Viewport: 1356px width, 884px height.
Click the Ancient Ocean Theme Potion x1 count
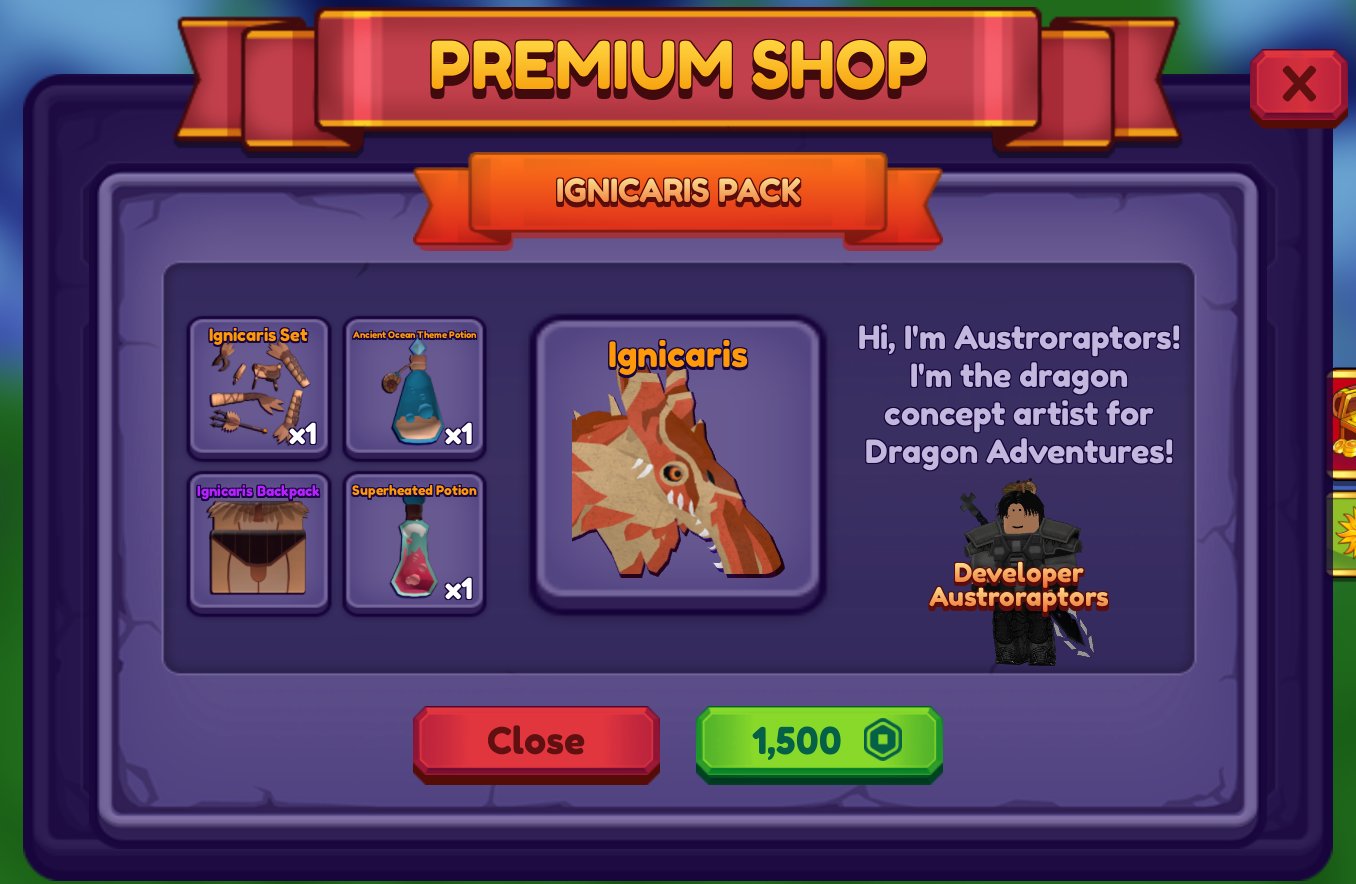pyautogui.click(x=459, y=434)
